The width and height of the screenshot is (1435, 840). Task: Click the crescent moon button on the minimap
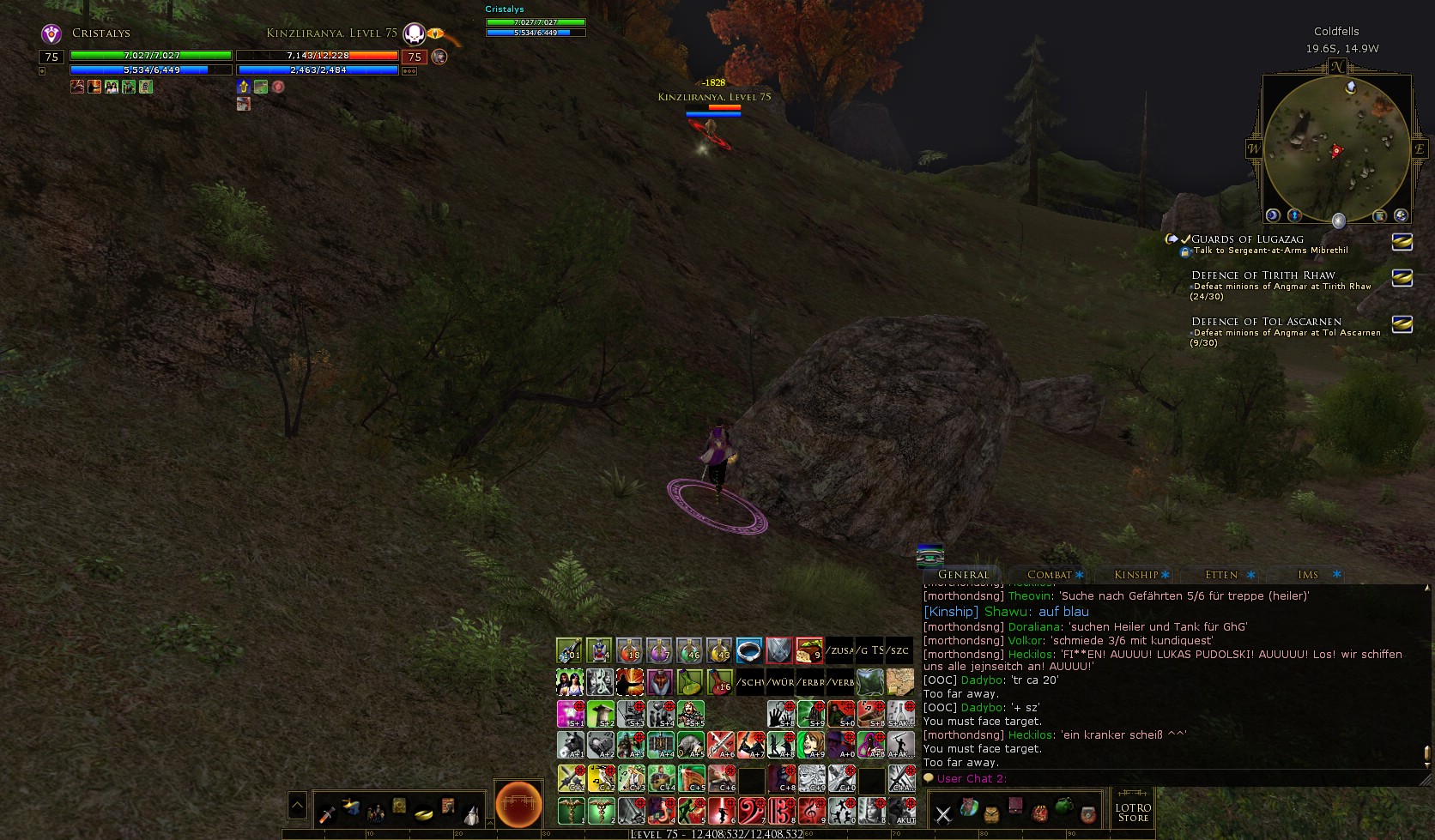(1273, 215)
